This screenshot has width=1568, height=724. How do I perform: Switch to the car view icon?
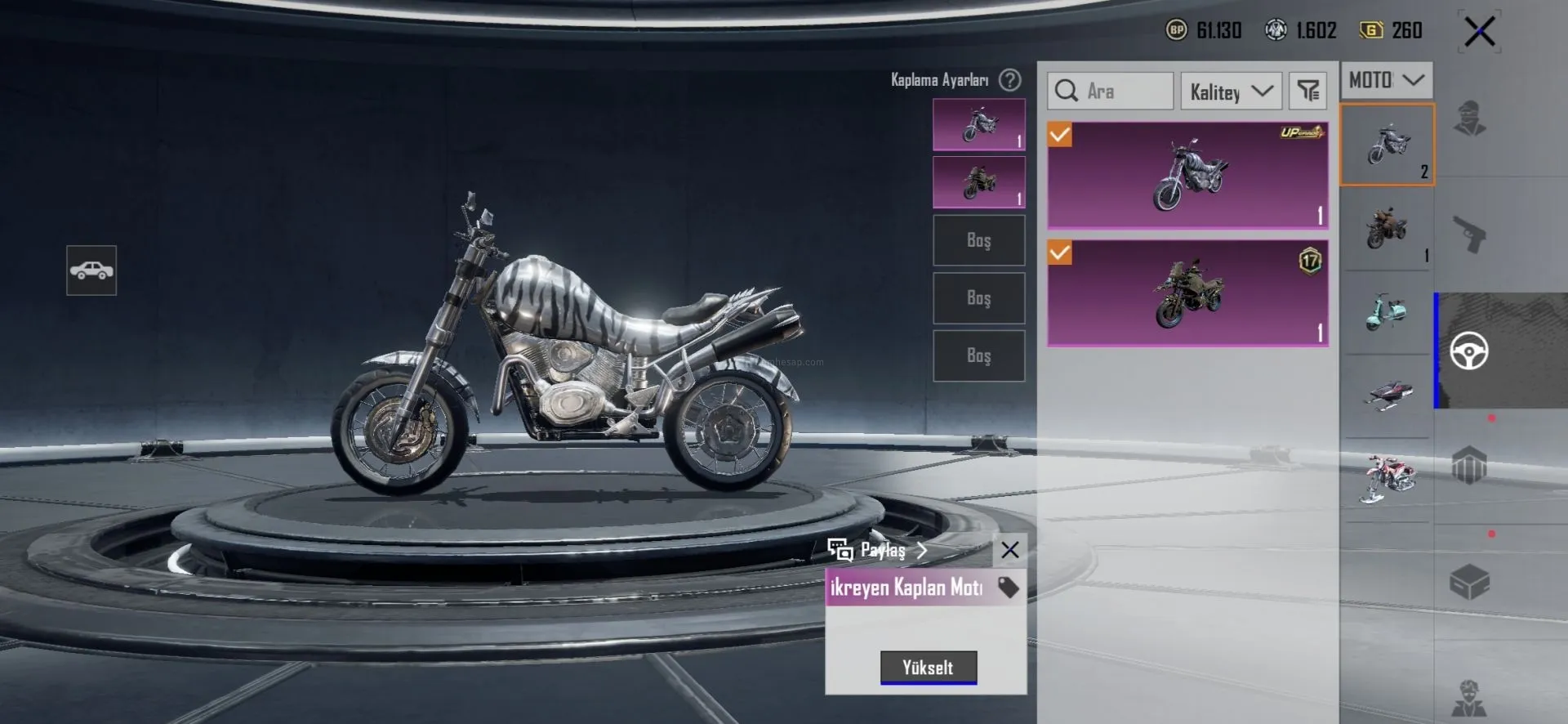pyautogui.click(x=91, y=270)
